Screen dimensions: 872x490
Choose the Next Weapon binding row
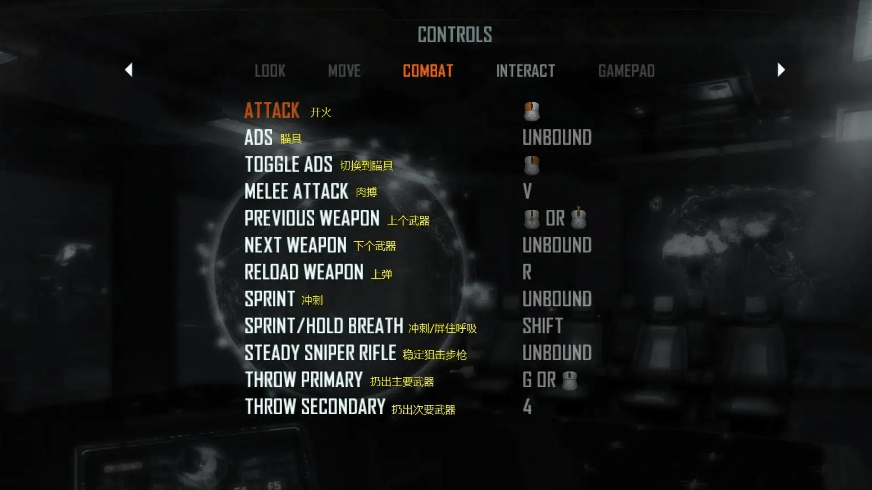tap(295, 246)
